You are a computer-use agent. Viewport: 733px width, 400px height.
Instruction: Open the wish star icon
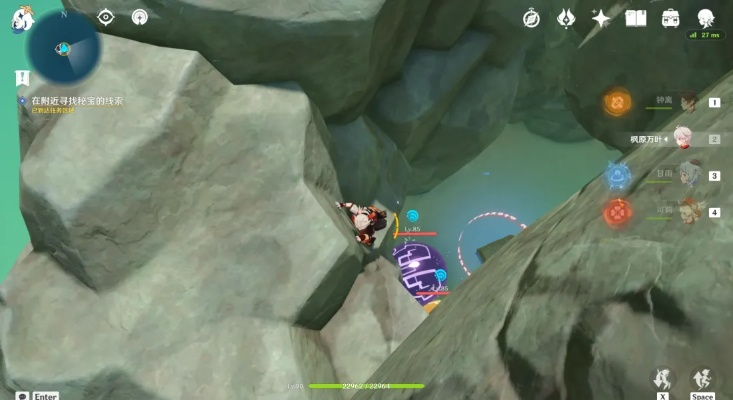(601, 18)
